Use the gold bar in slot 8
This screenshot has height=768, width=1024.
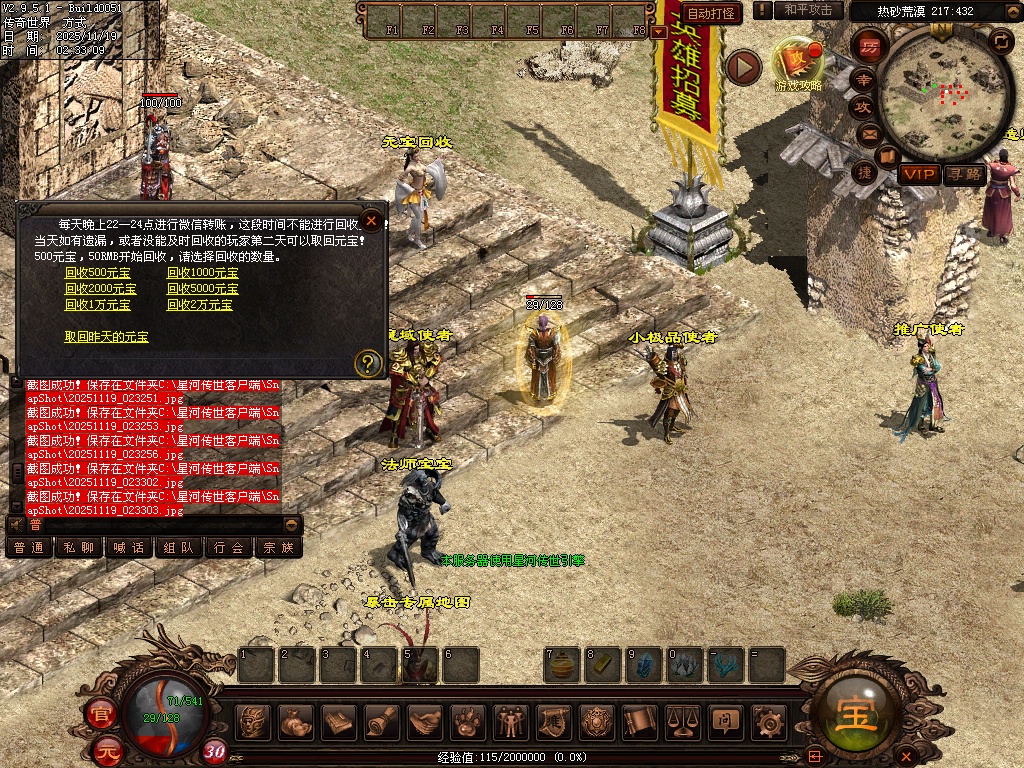point(603,665)
